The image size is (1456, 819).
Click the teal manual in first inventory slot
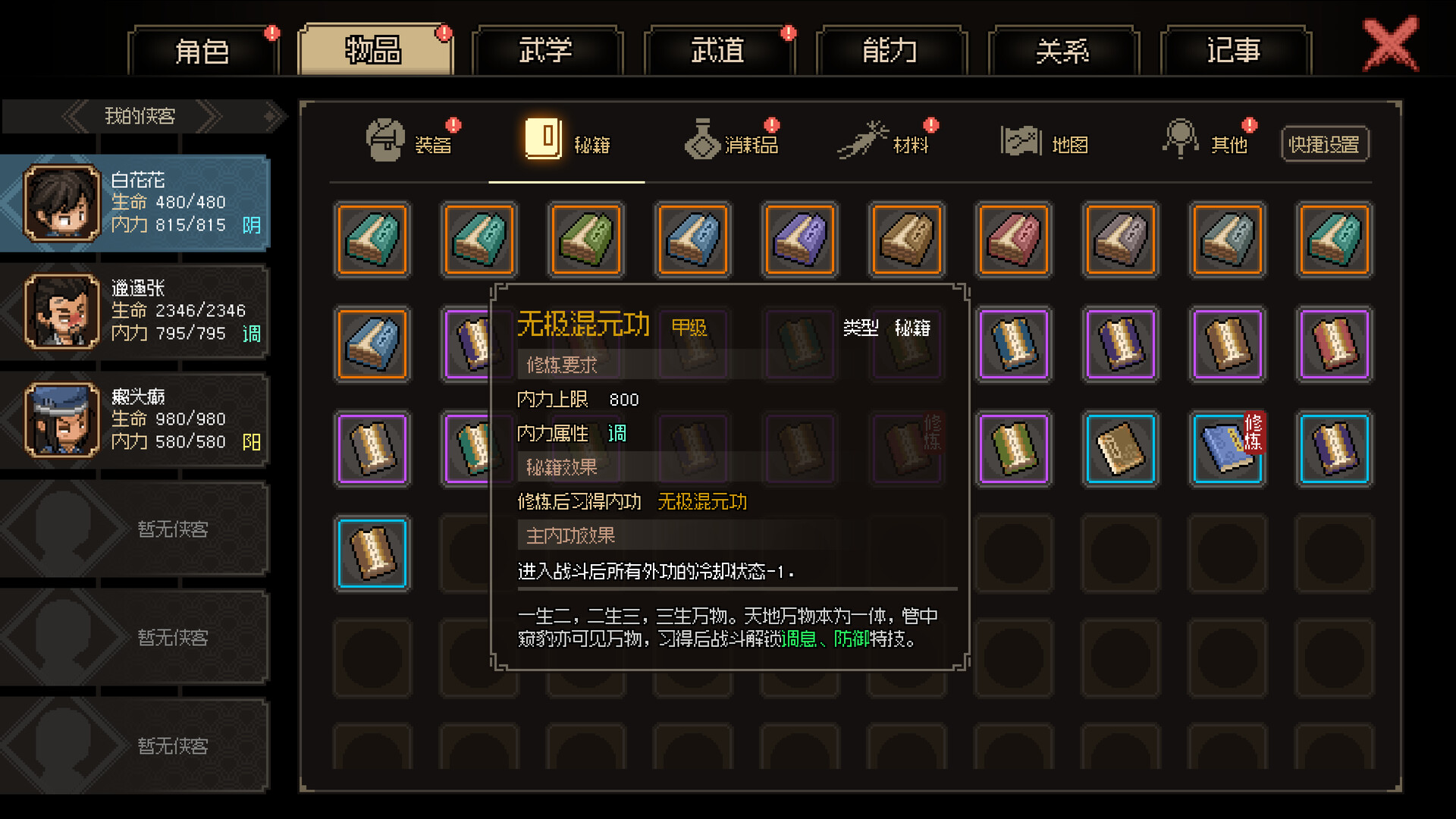click(372, 240)
